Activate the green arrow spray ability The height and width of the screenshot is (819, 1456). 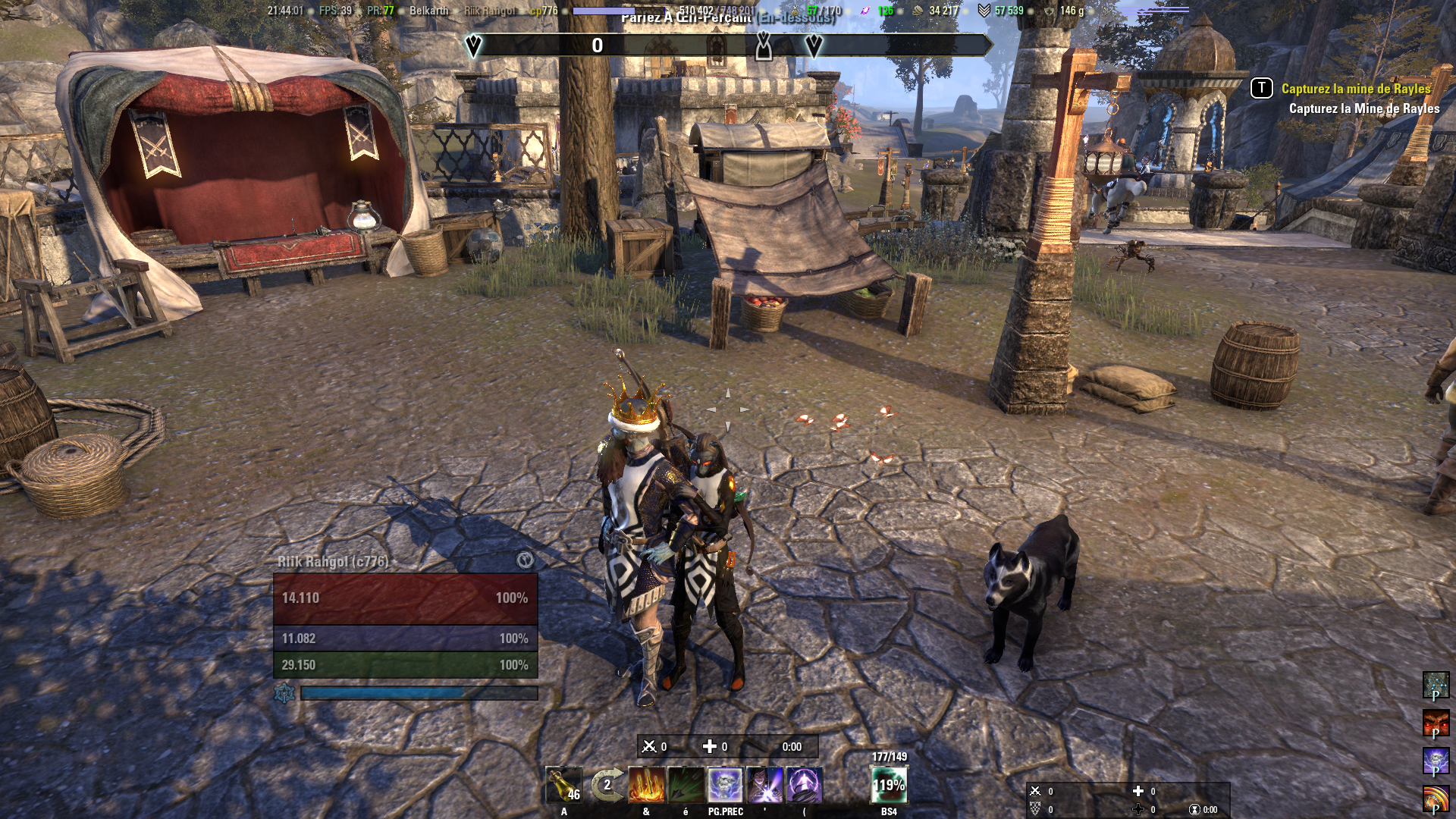pyautogui.click(x=686, y=785)
